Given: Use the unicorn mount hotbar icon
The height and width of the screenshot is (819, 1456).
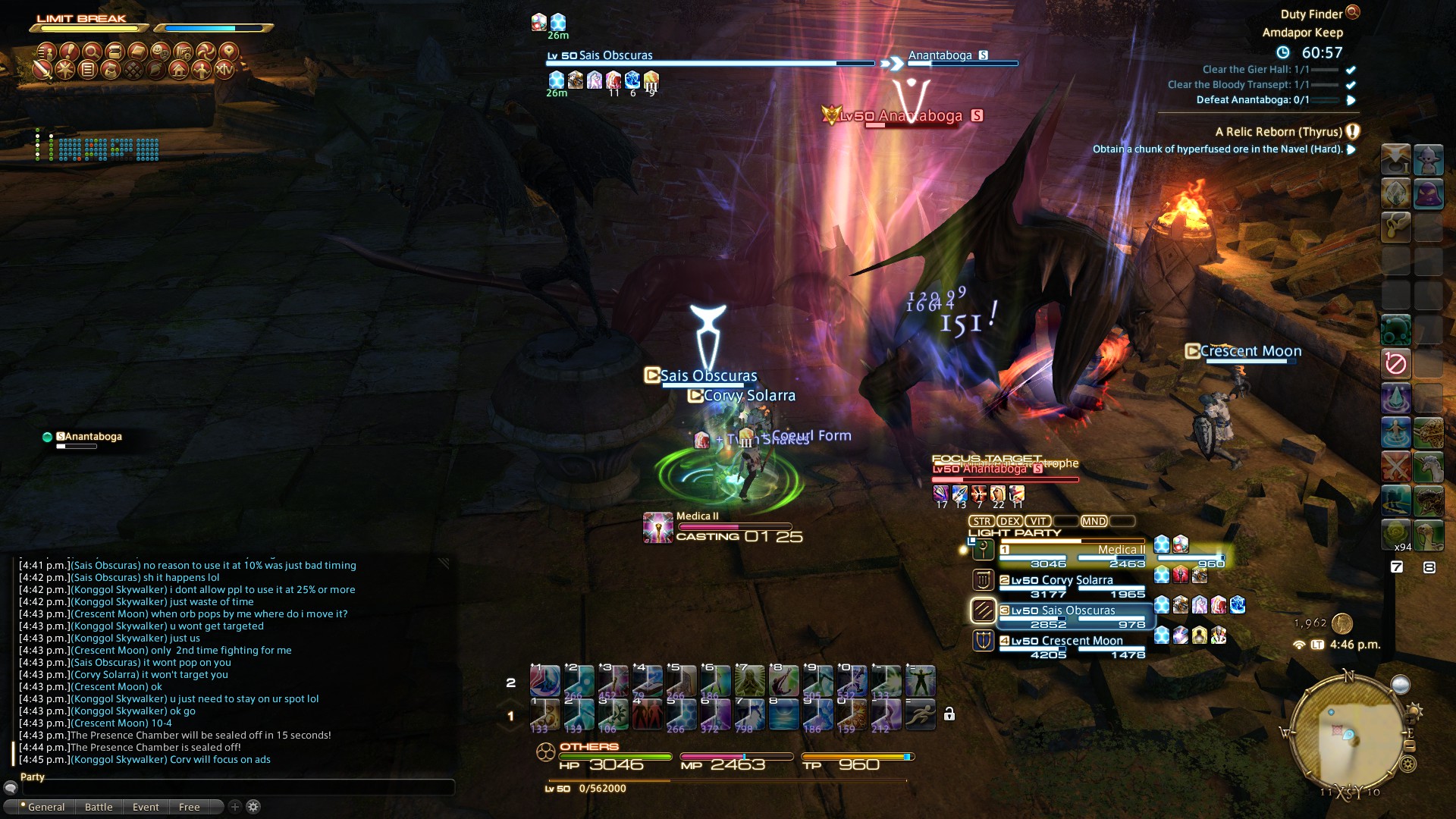Looking at the screenshot, I should (1429, 466).
